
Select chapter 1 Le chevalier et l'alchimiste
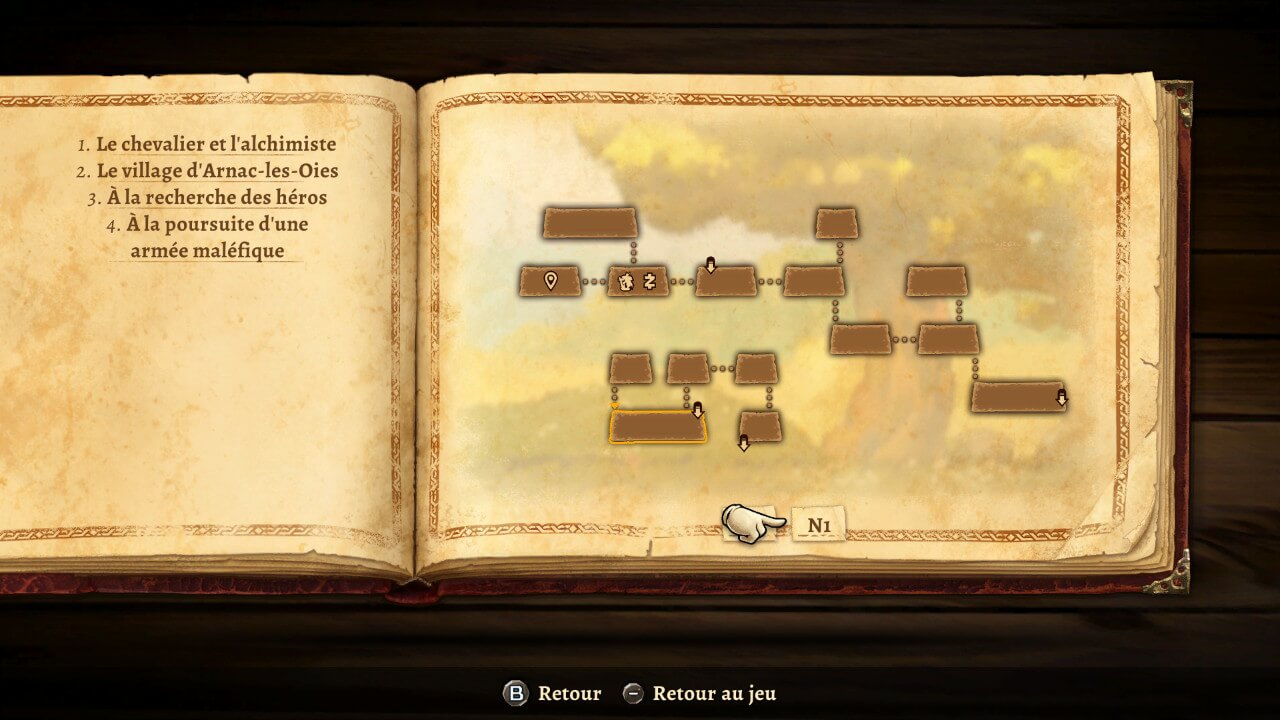(215, 144)
